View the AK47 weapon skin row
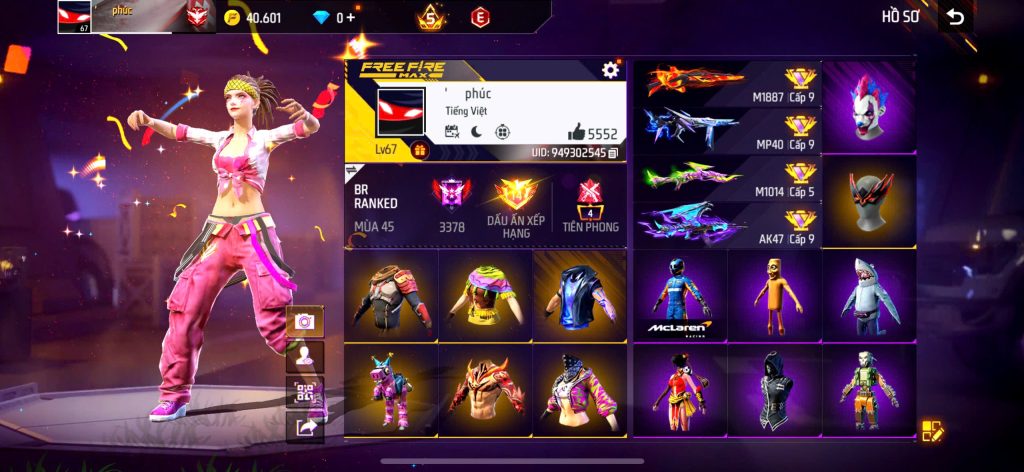The image size is (1024, 472). coord(728,224)
